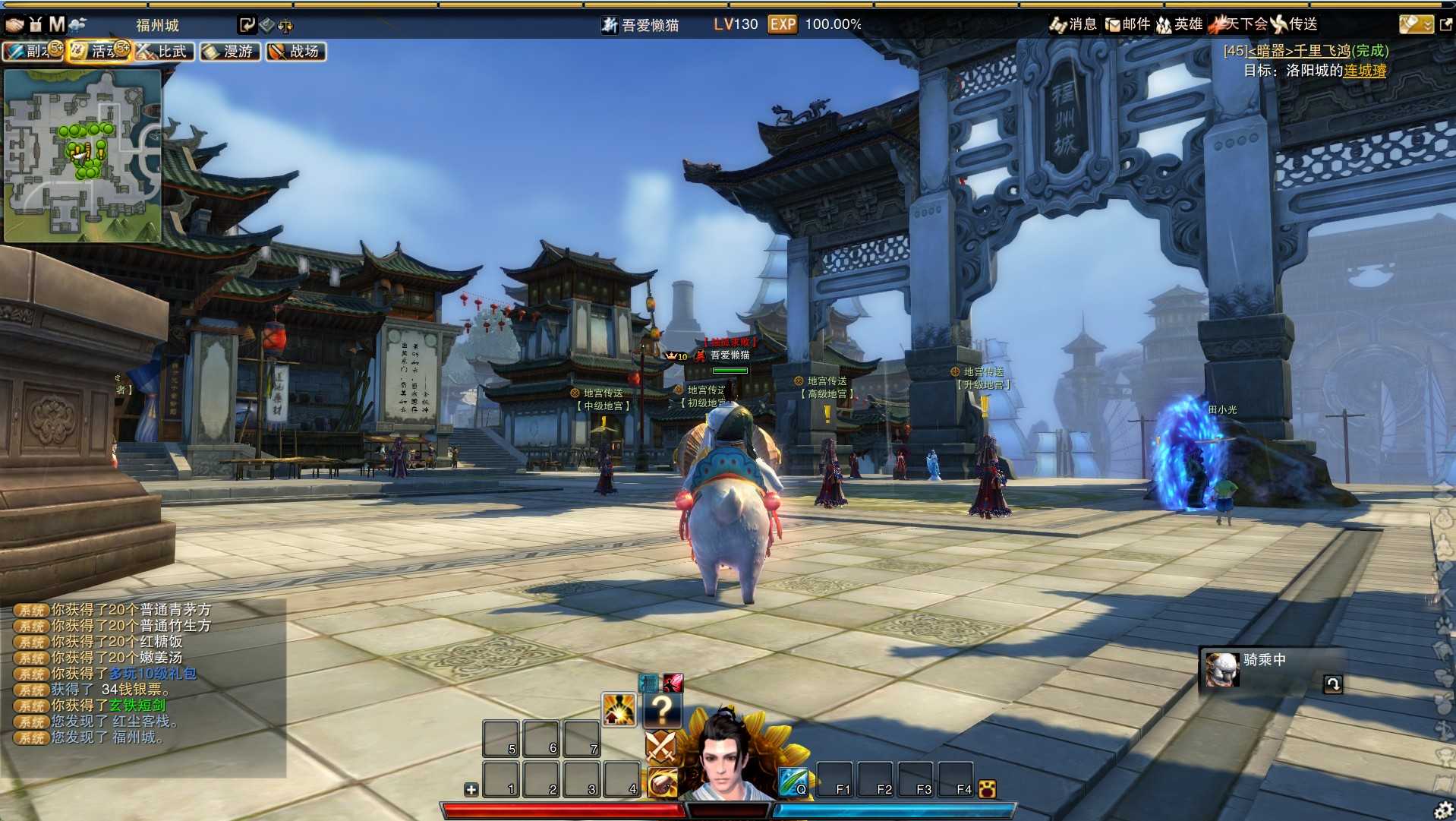
Task: Check the 邮件 mailbox
Action: point(1128,24)
